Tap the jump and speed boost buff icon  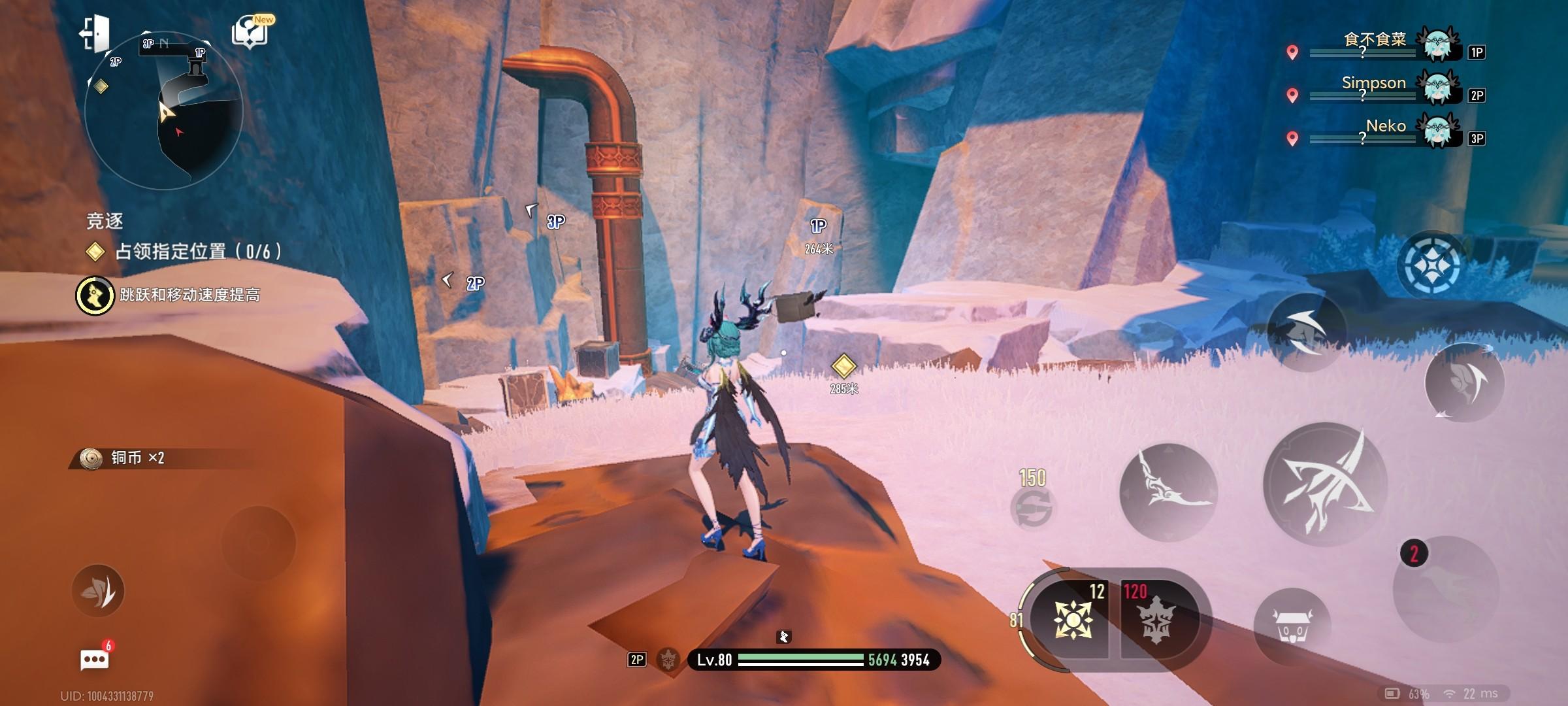(95, 295)
